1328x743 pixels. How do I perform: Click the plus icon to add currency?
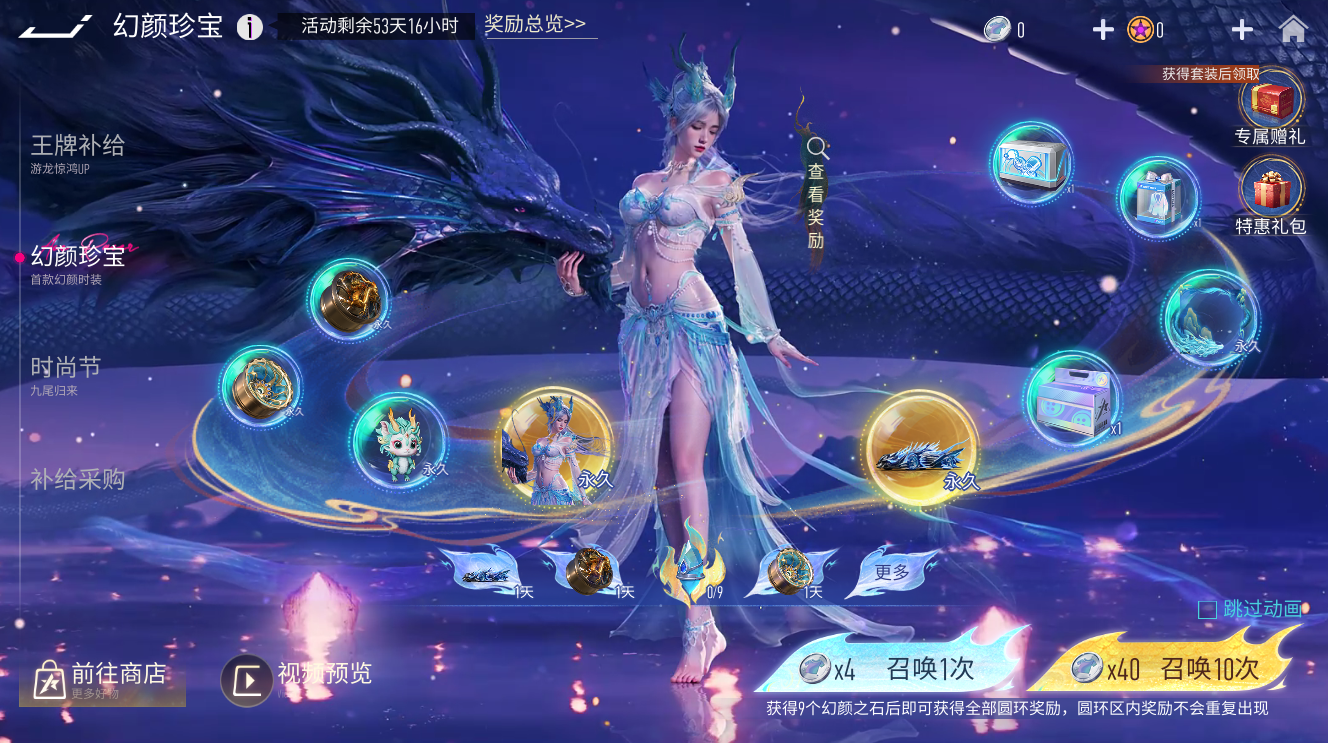coord(1102,28)
